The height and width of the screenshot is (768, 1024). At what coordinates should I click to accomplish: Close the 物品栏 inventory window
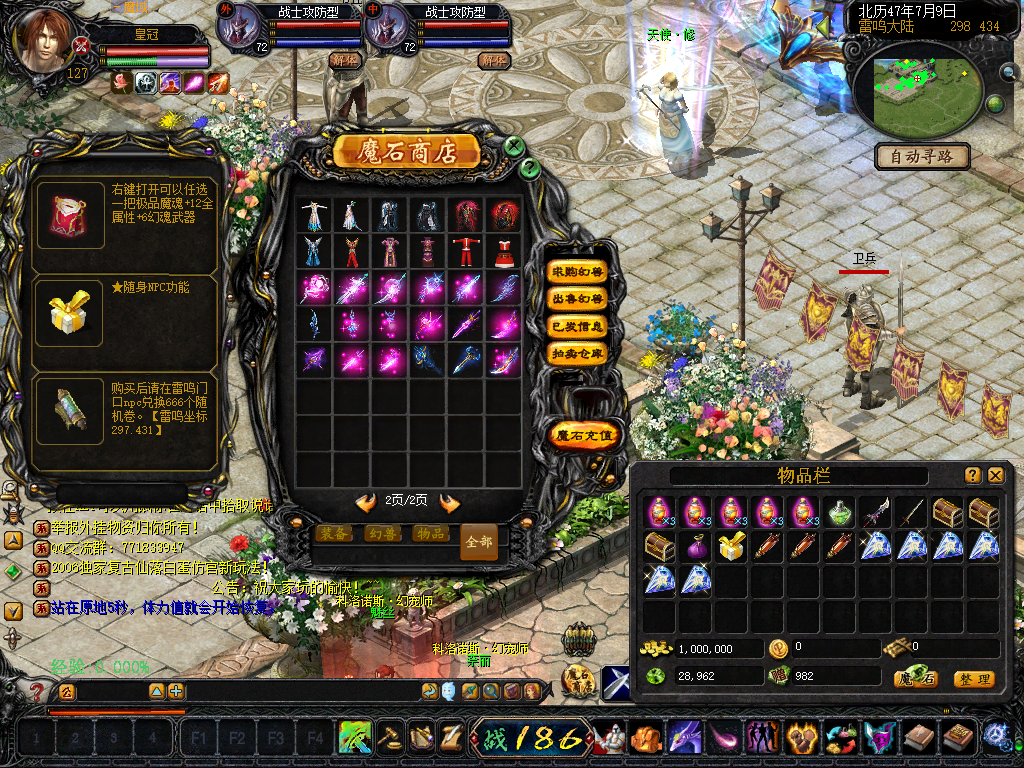coord(996,476)
